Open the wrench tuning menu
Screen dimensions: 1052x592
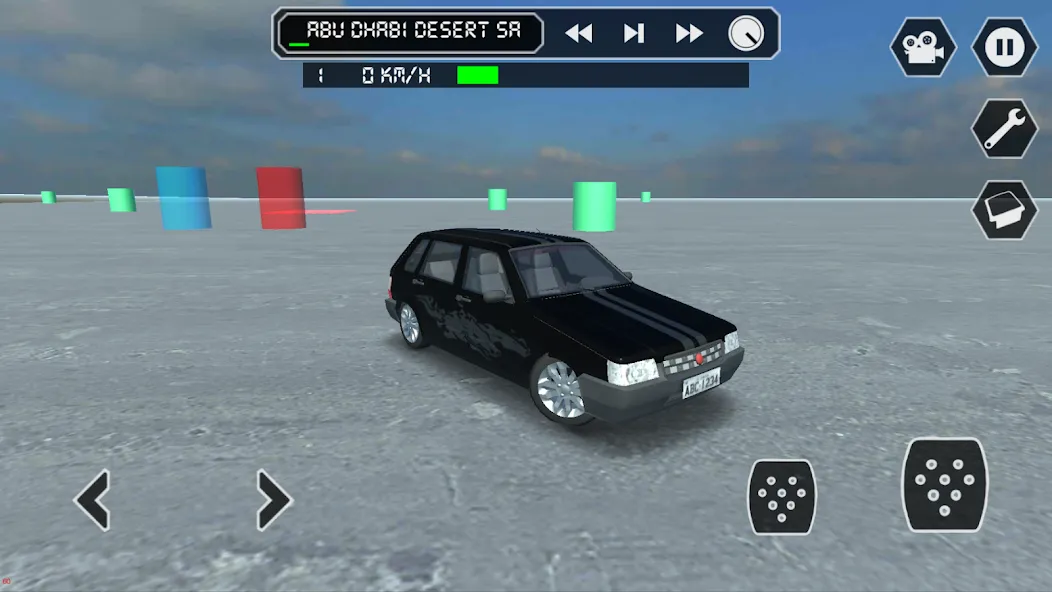click(1004, 128)
